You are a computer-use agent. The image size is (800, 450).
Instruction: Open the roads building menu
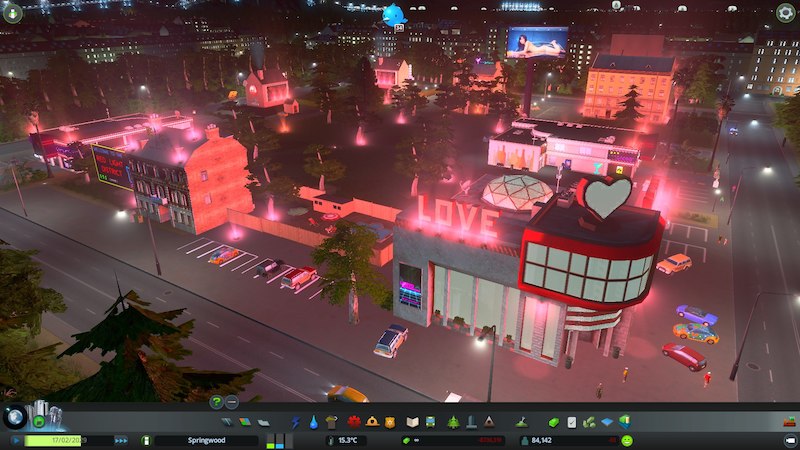point(228,423)
